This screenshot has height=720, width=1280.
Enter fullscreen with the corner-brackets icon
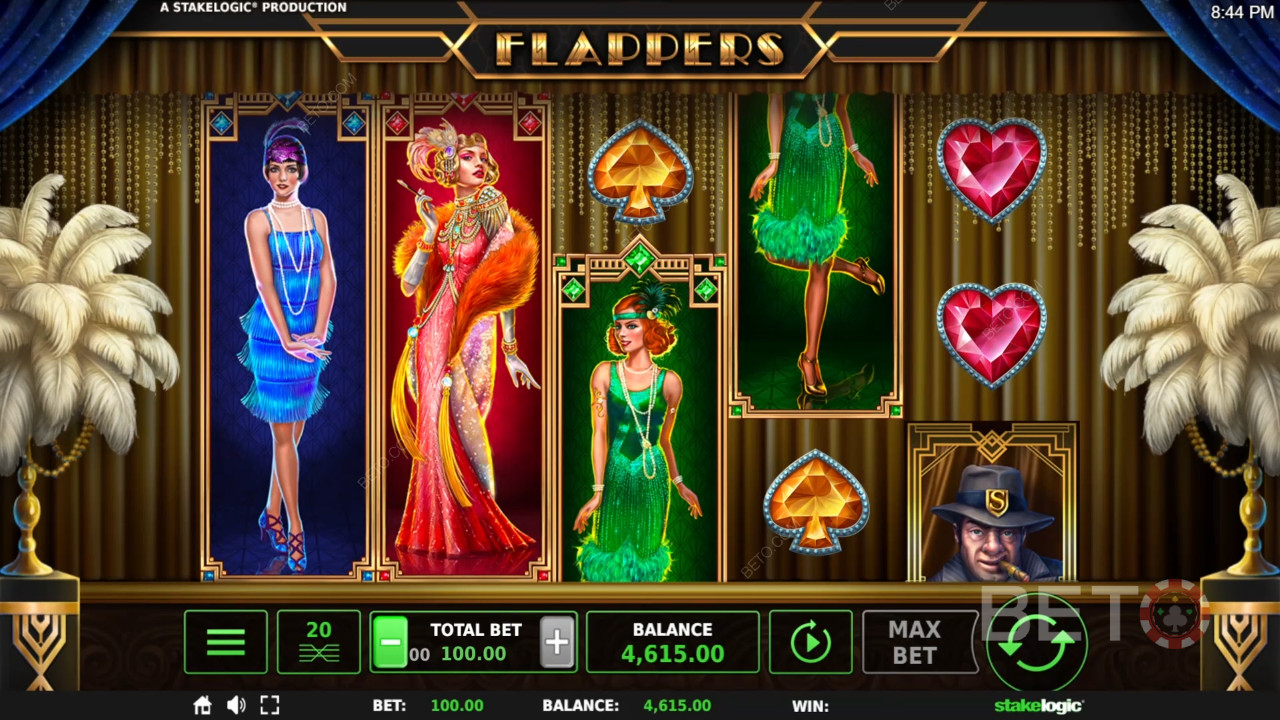click(269, 705)
